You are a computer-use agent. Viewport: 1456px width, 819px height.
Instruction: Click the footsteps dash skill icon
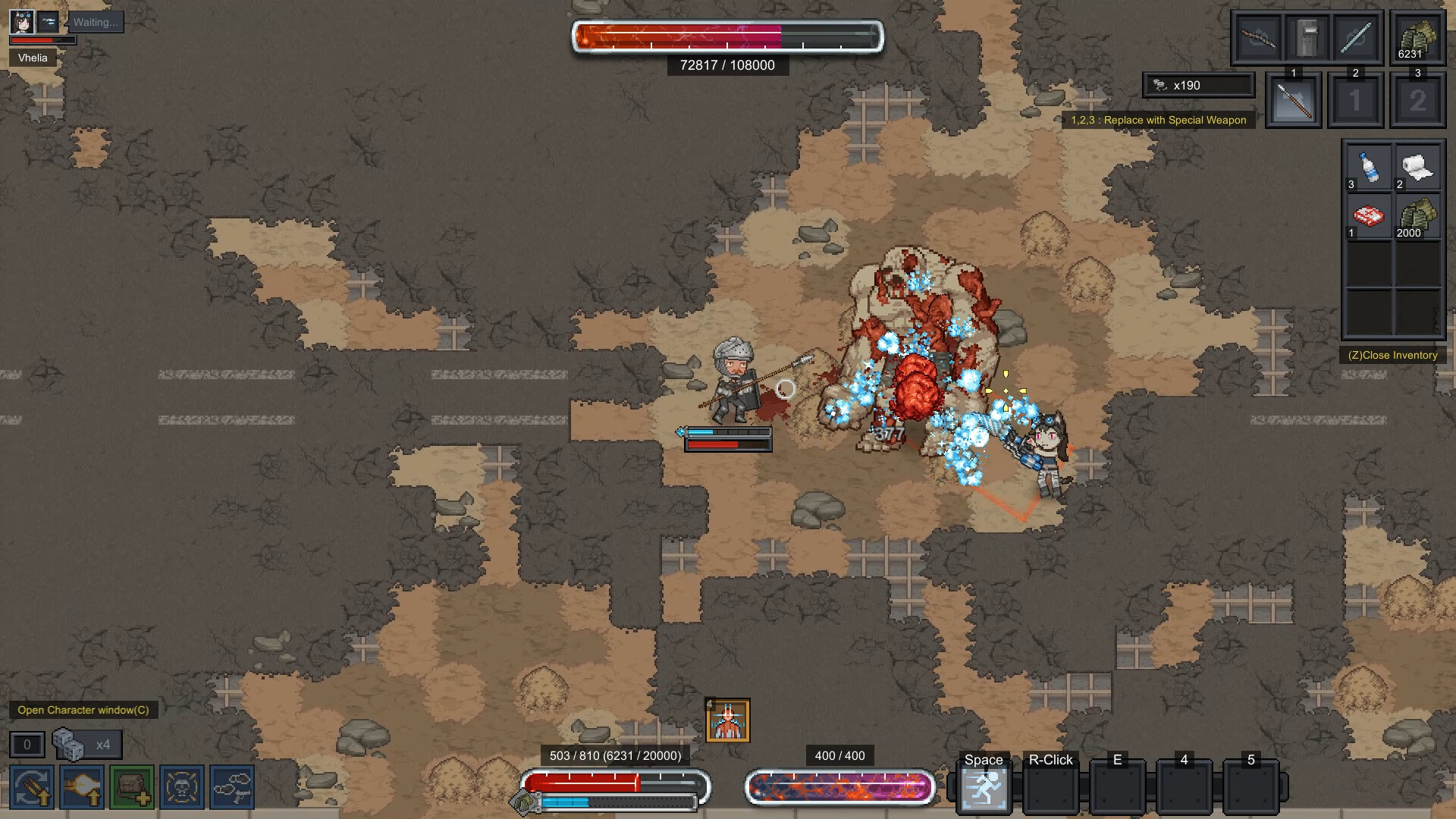(x=233, y=787)
